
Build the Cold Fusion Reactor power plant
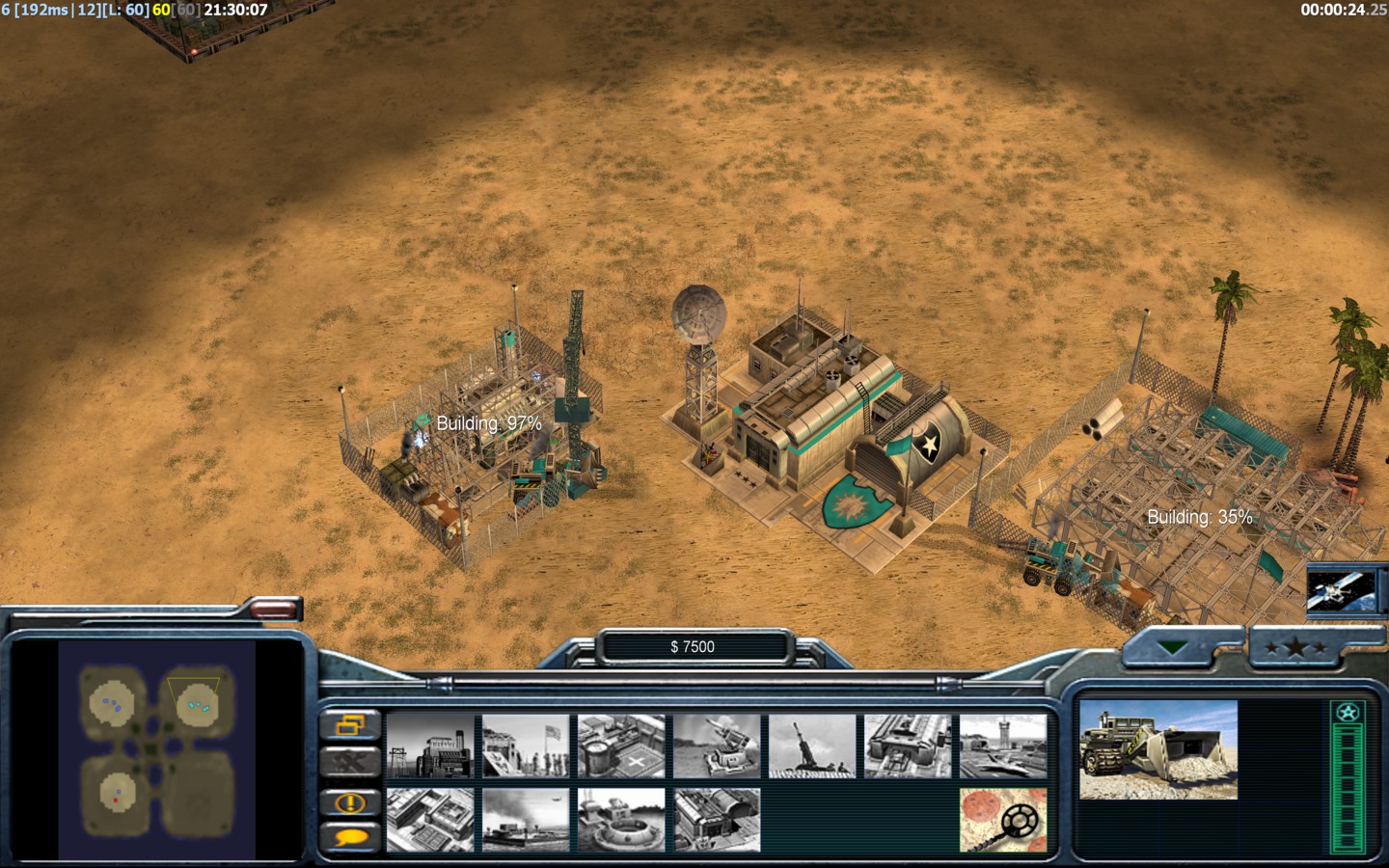pyautogui.click(x=430, y=746)
